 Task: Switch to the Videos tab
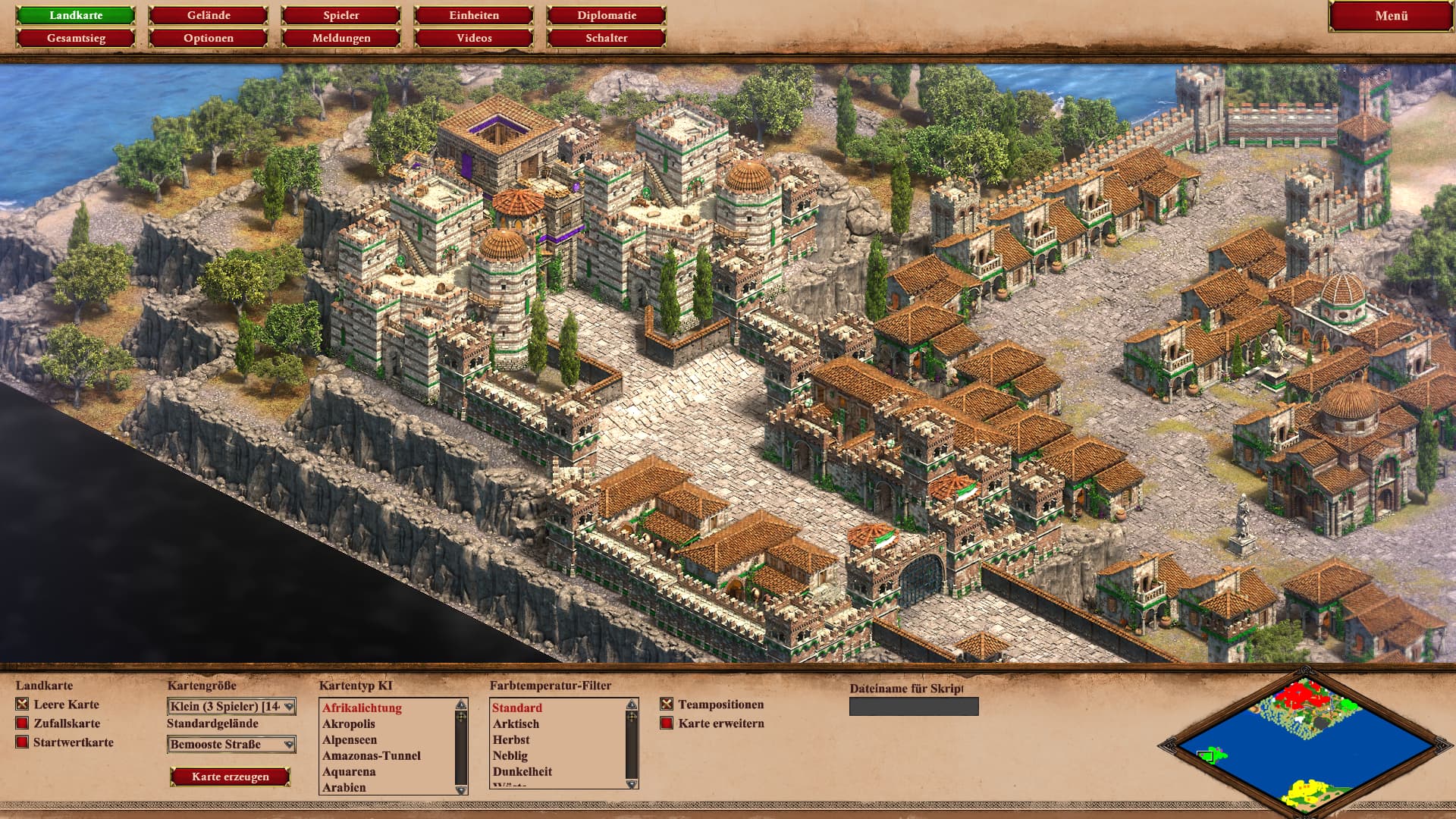474,38
